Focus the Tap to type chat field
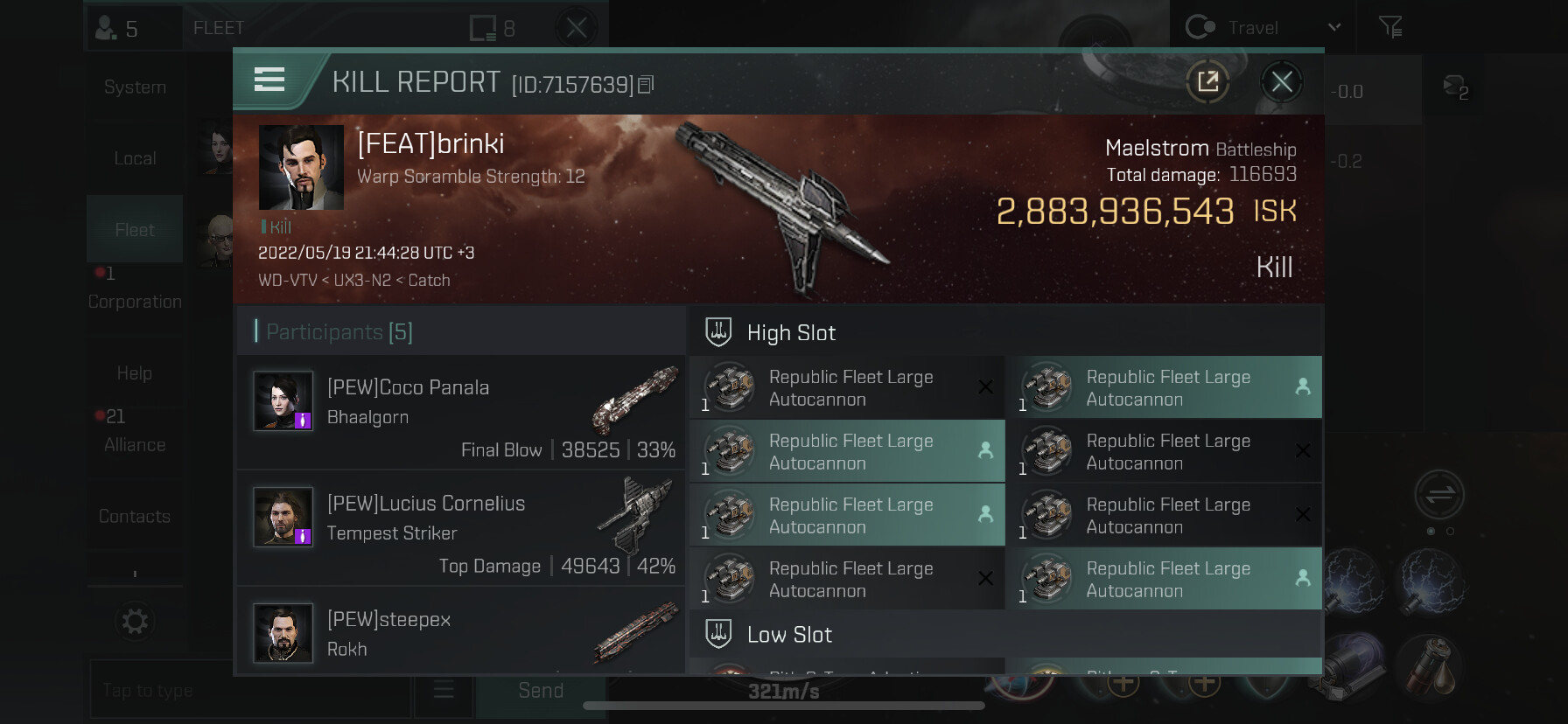The image size is (1568, 724). [x=249, y=691]
